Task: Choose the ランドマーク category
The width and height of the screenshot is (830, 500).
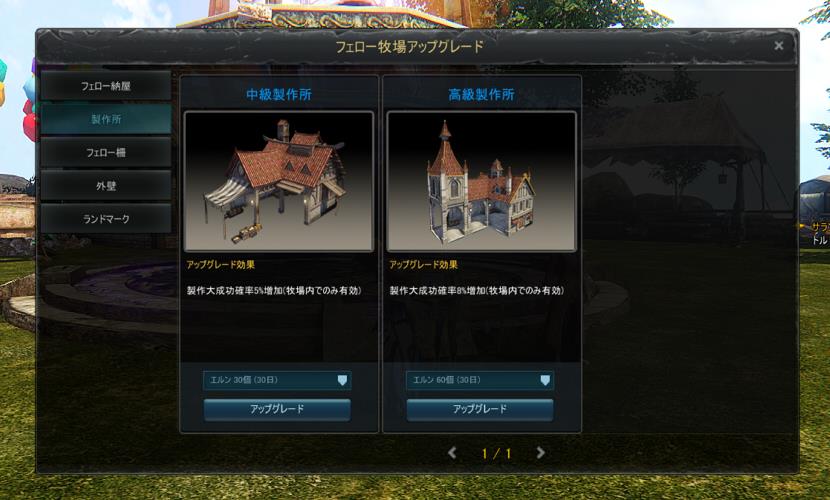Action: point(105,218)
